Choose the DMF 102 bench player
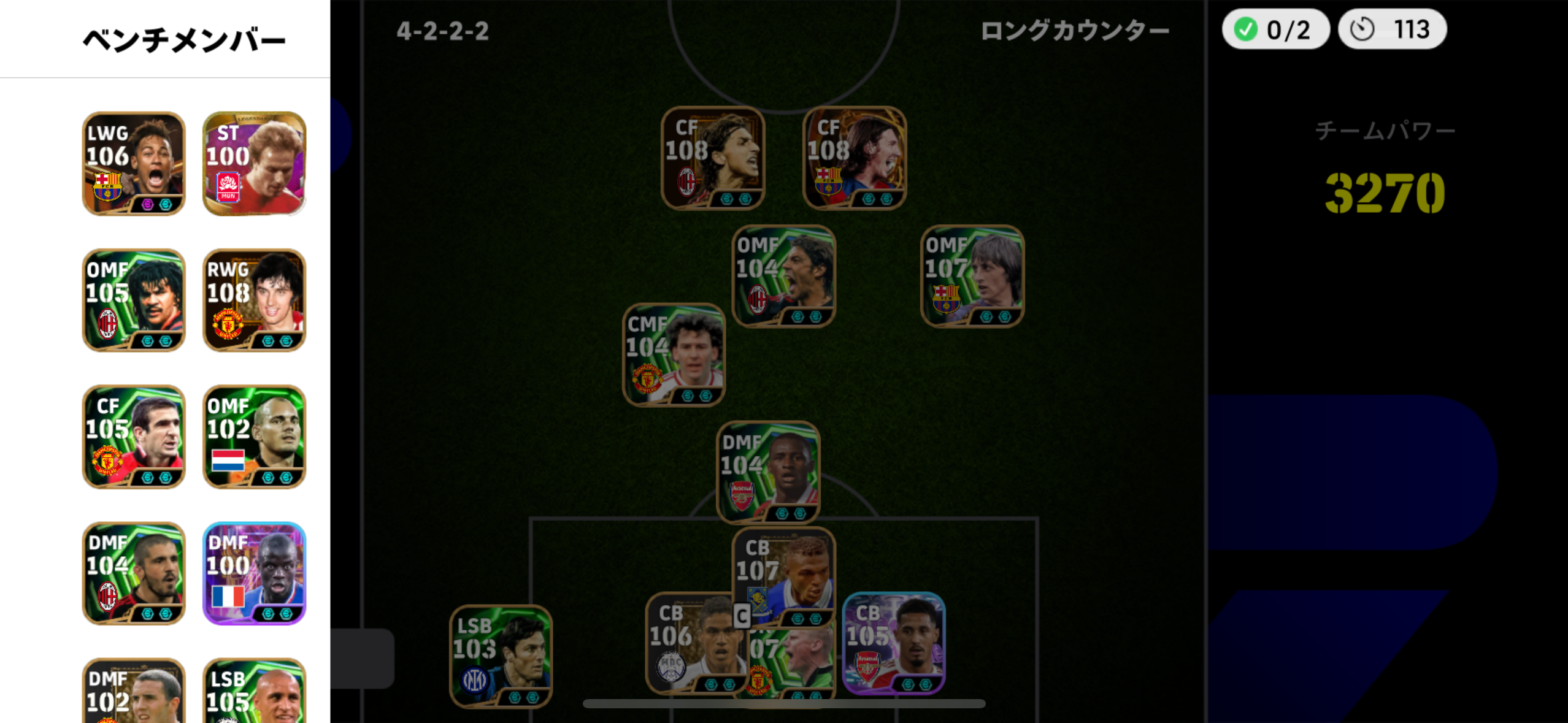This screenshot has height=723, width=1568. point(134,691)
